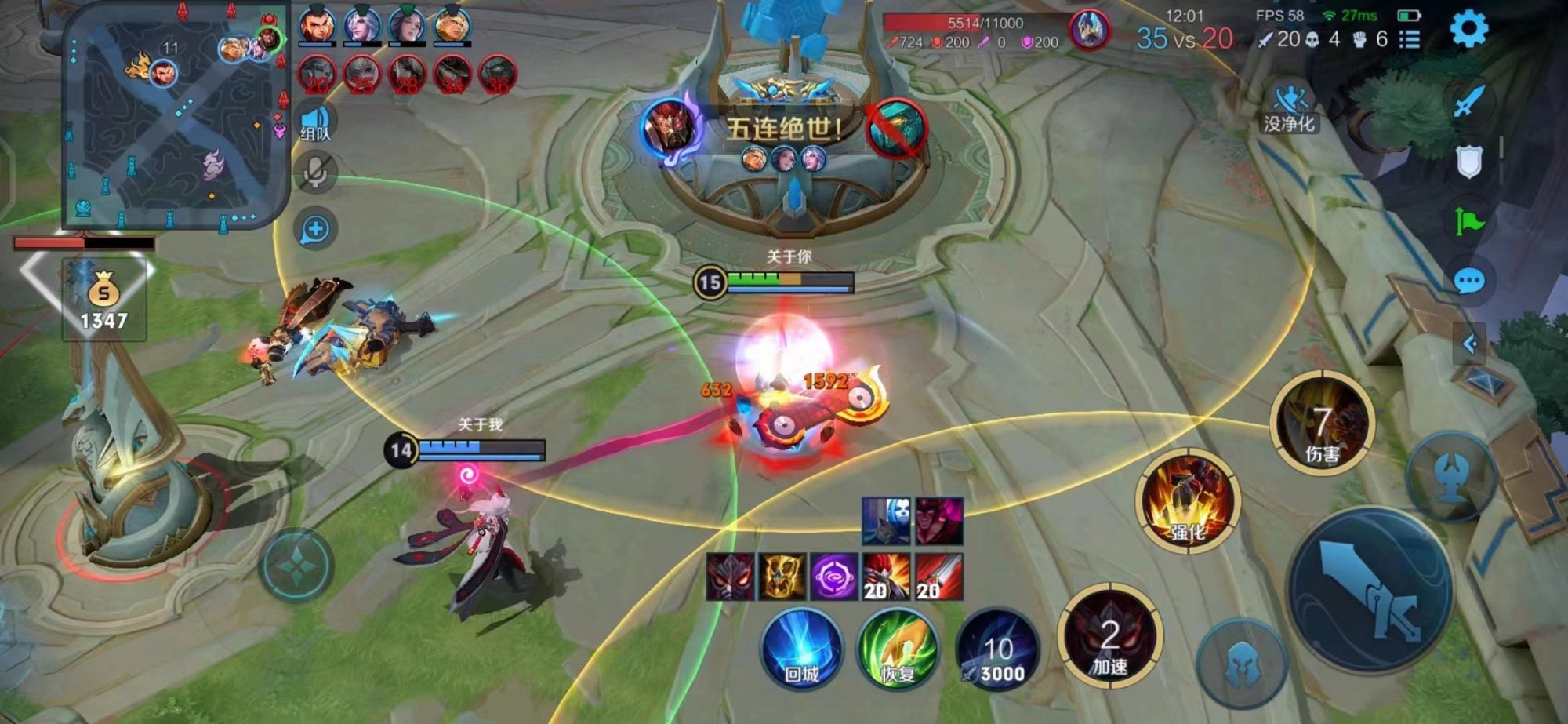Send the sword attack signal
Viewport: 1568px width, 724px height.
(1468, 102)
